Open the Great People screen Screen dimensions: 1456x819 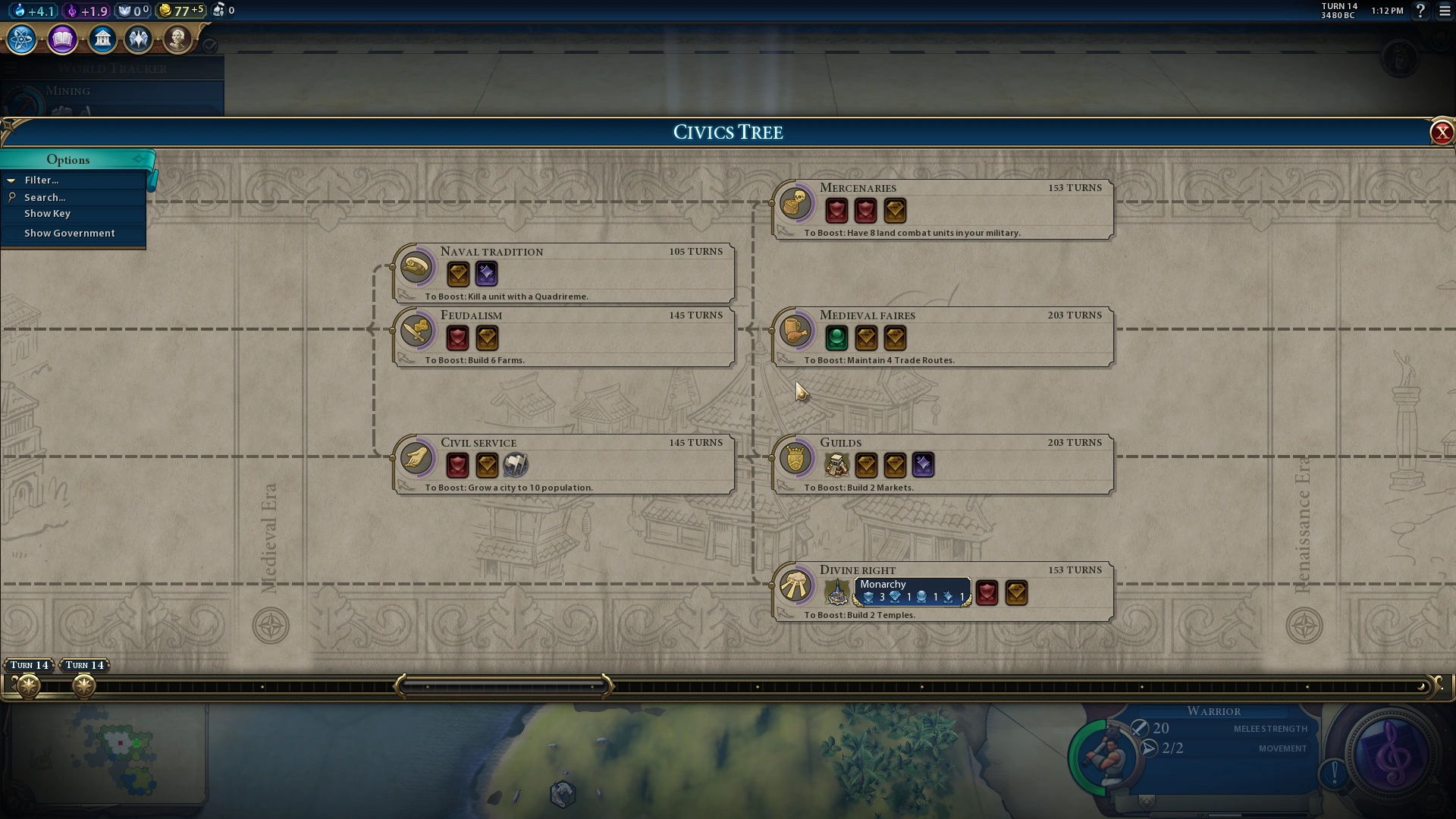178,39
